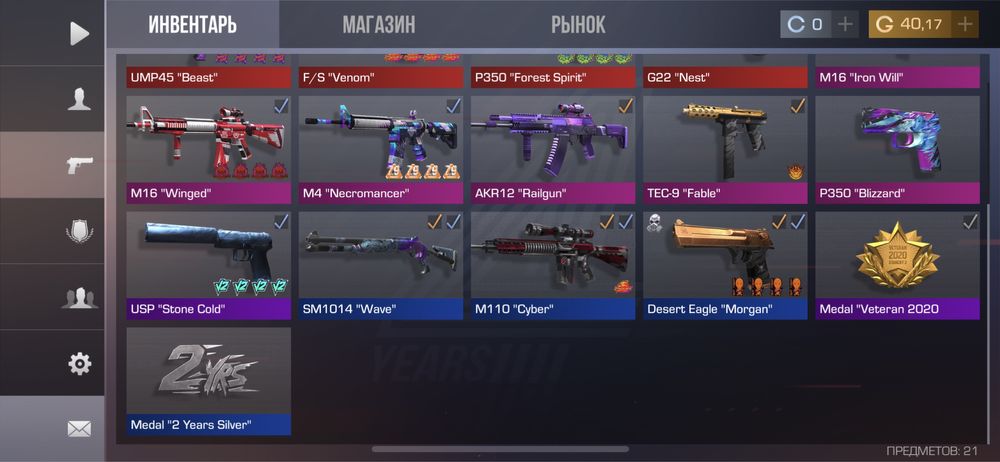The image size is (1000, 462).
Task: Add silver coins with the plus button
Action: pos(845,24)
